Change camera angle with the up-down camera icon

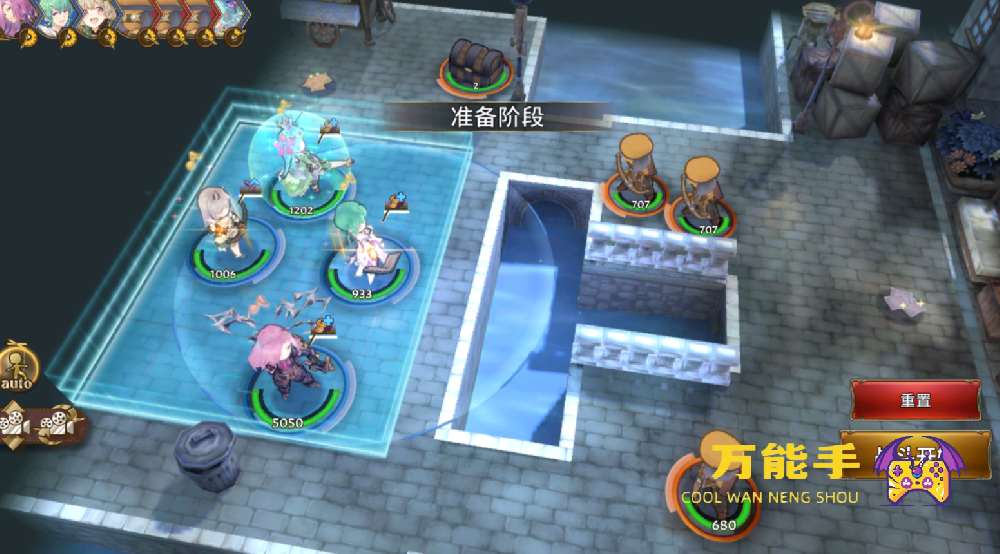[x=16, y=421]
